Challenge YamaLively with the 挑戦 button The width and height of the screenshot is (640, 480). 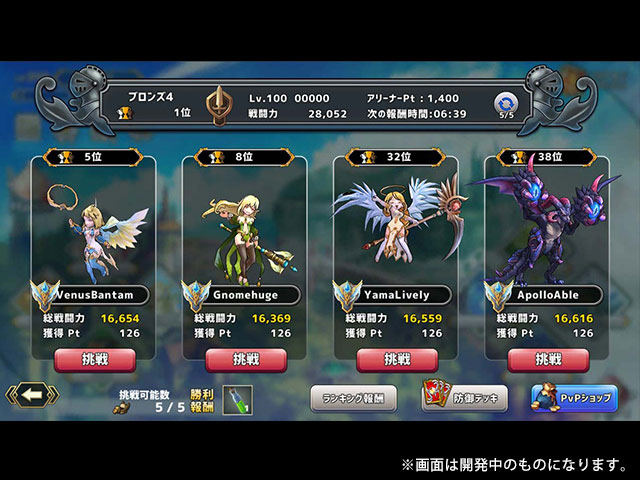click(397, 359)
